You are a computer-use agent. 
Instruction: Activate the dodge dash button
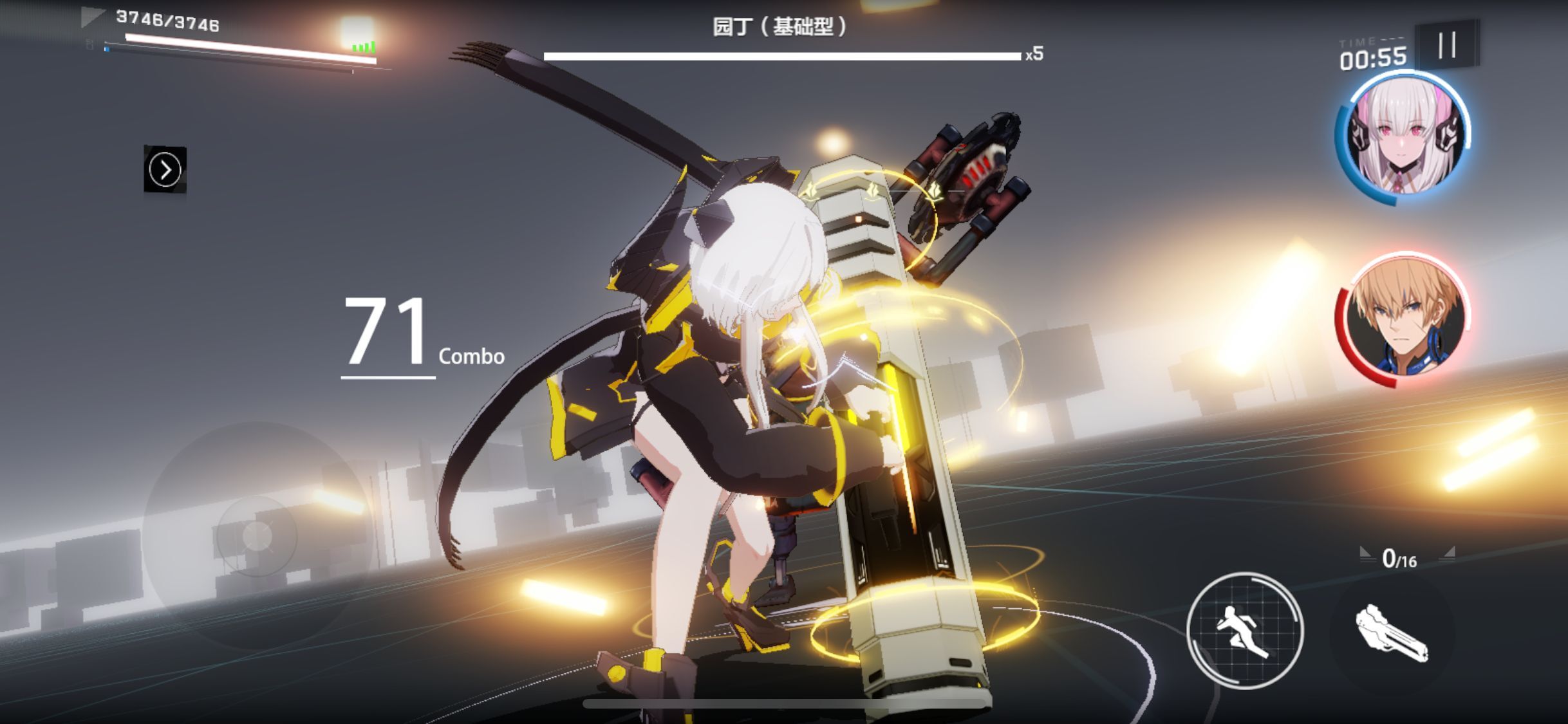1244,630
